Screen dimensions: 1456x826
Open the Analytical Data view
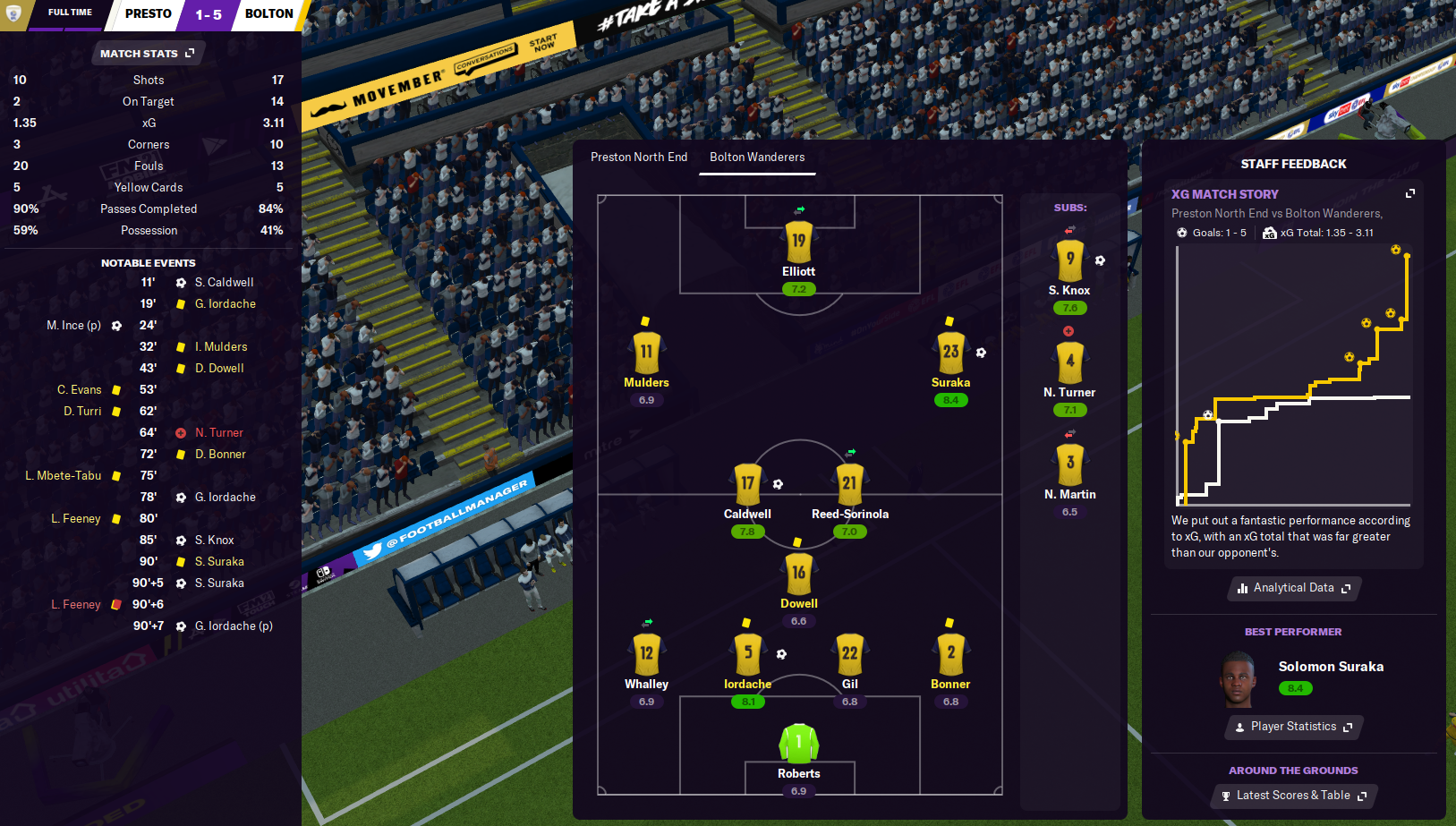(x=1293, y=588)
